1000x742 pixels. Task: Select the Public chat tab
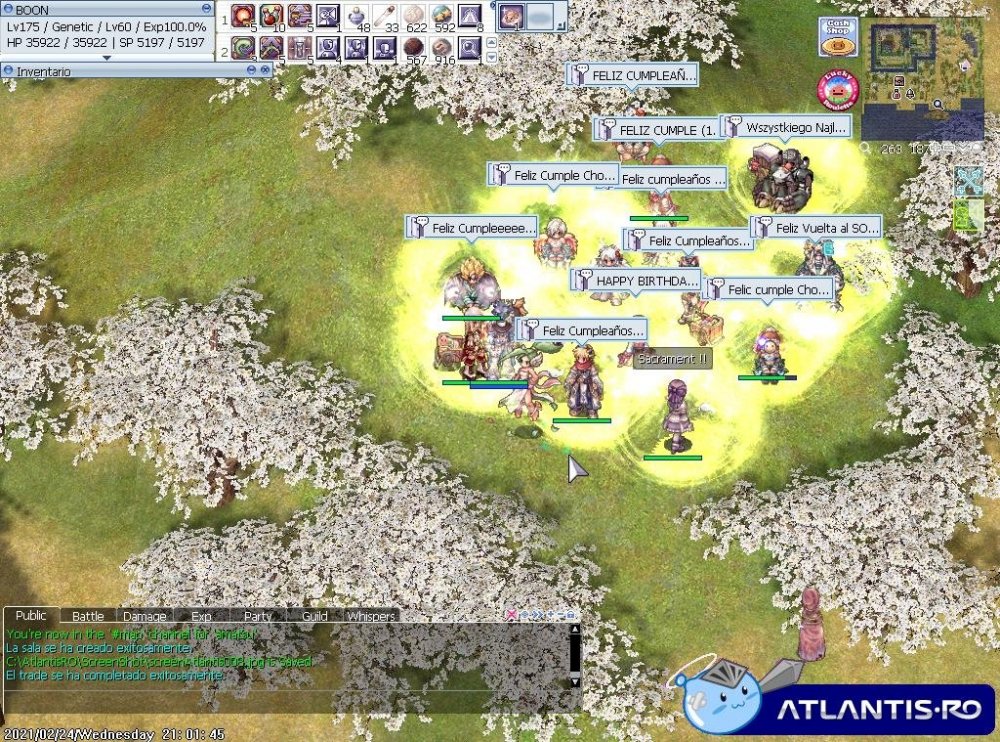point(31,616)
